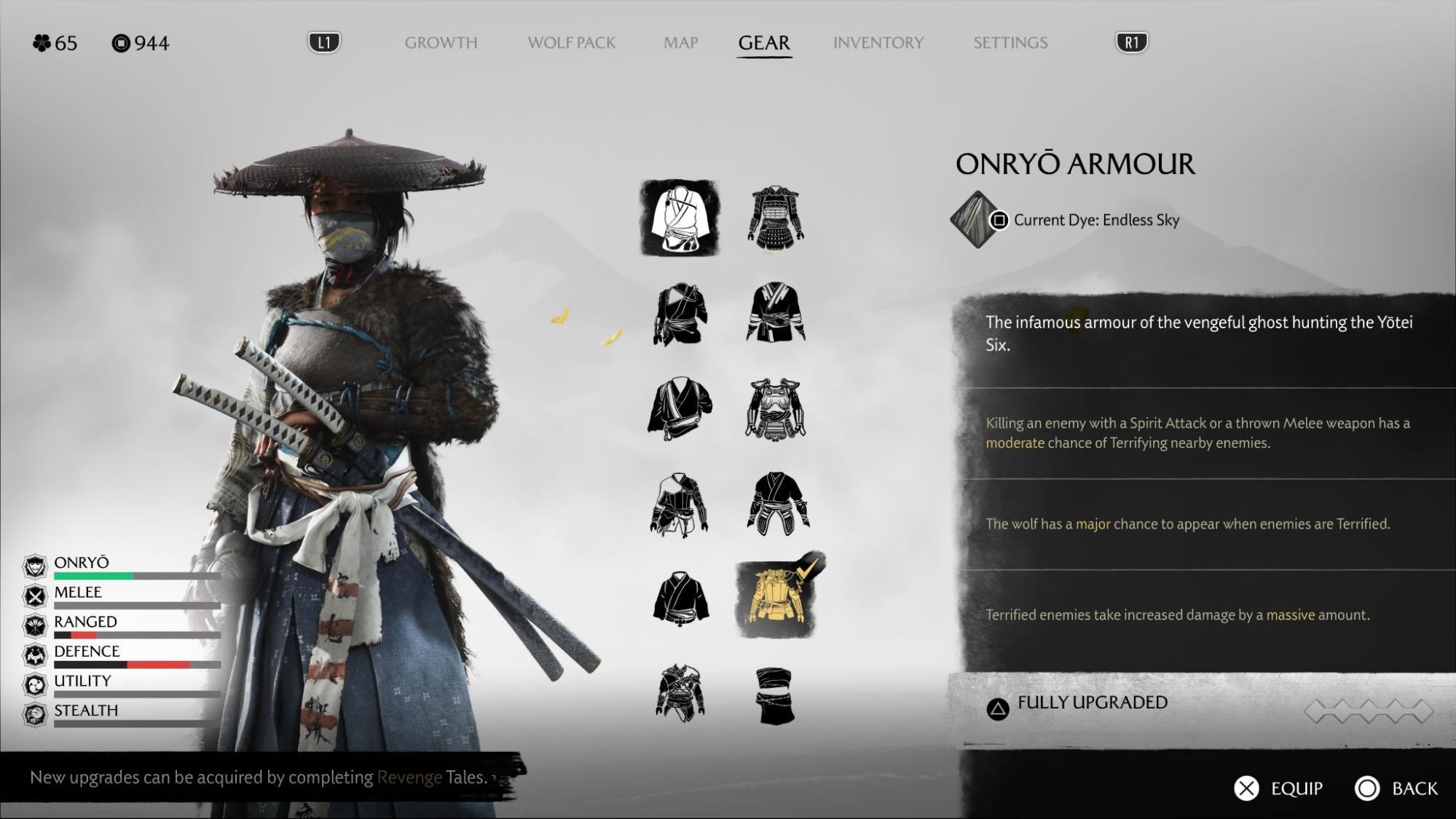The image size is (1456, 819).
Task: Open the Inventory tab
Action: [878, 43]
